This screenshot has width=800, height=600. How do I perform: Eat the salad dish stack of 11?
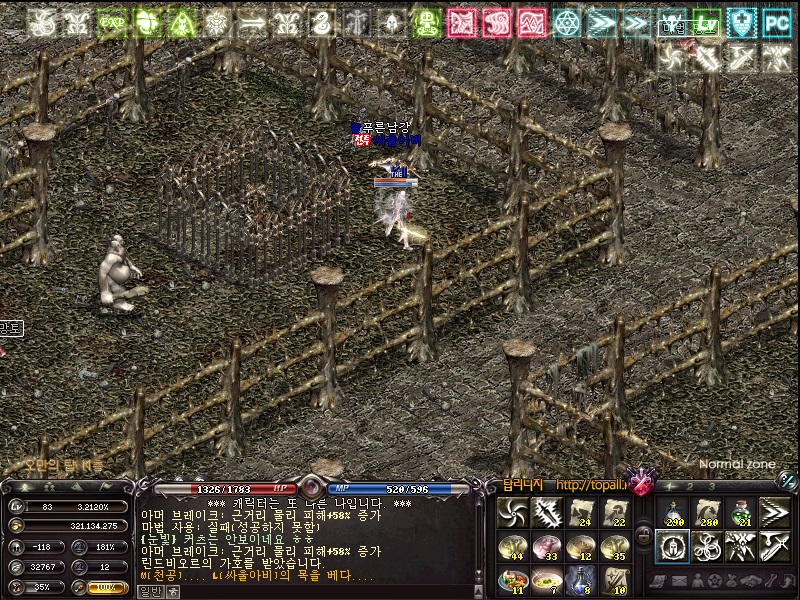click(x=512, y=579)
